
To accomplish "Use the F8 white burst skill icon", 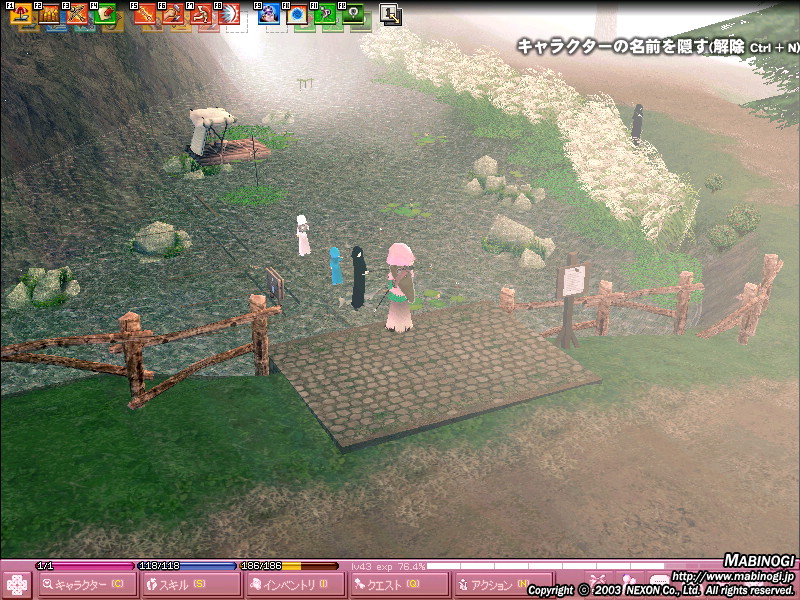I will (x=229, y=14).
